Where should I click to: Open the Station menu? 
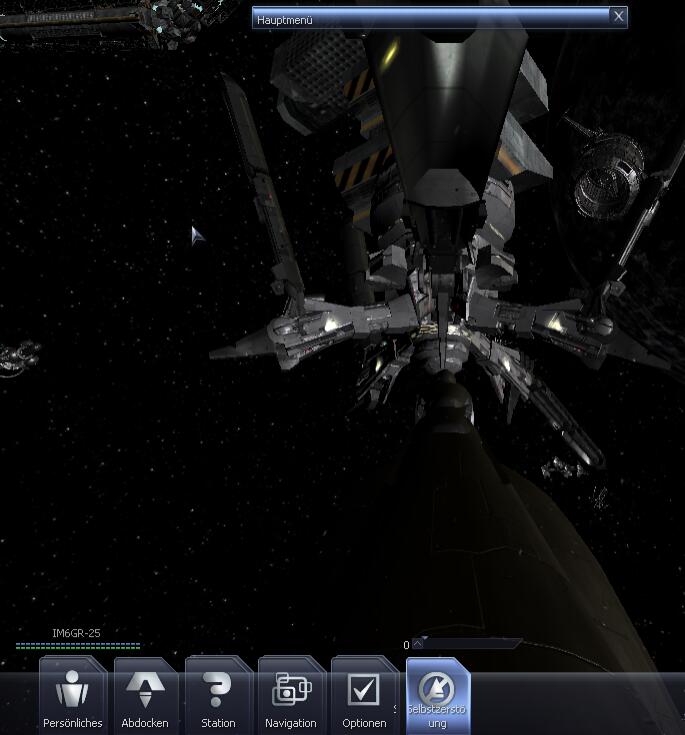(218, 695)
